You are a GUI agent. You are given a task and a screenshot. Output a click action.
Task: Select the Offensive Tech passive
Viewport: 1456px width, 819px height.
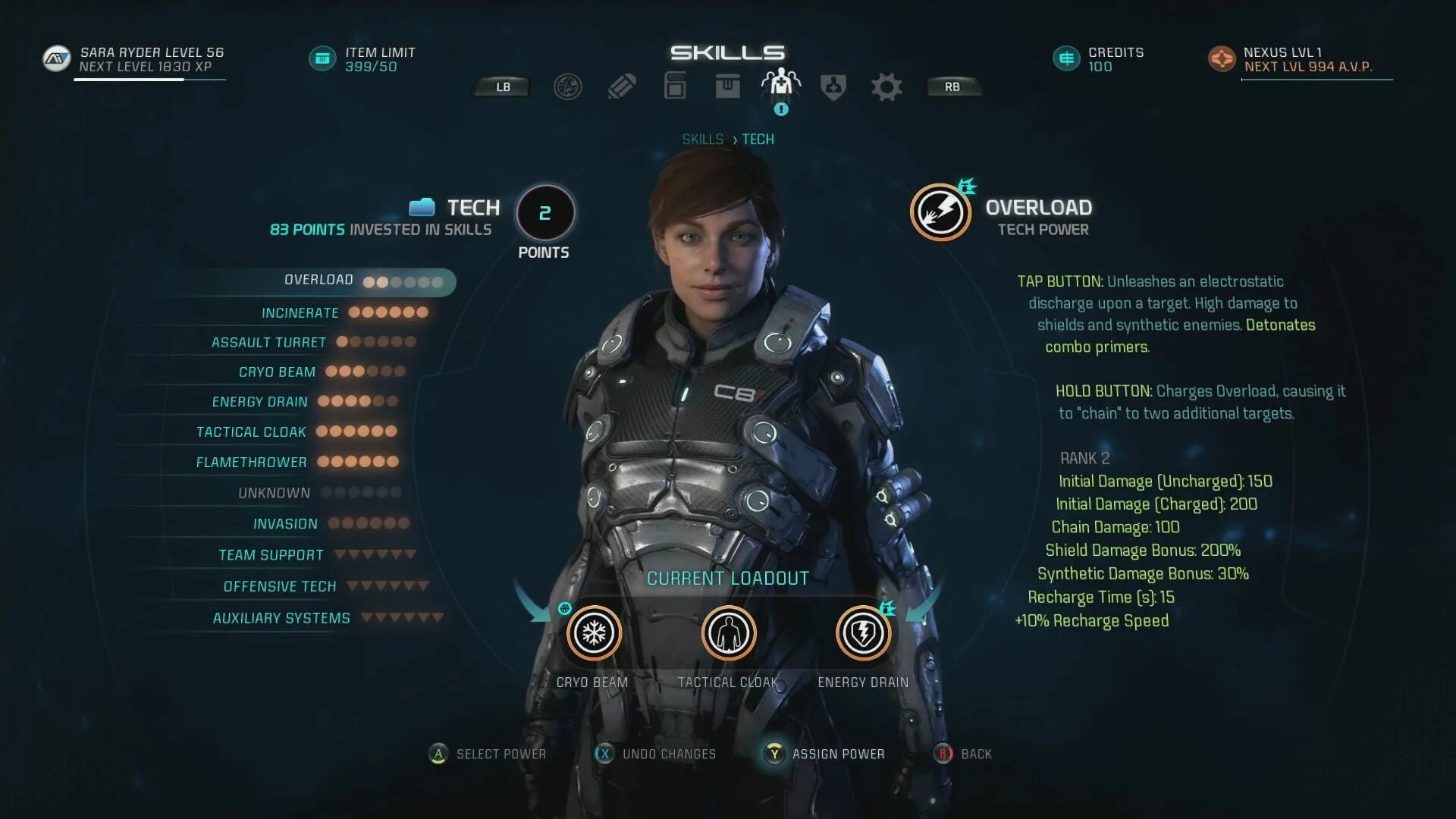click(279, 587)
